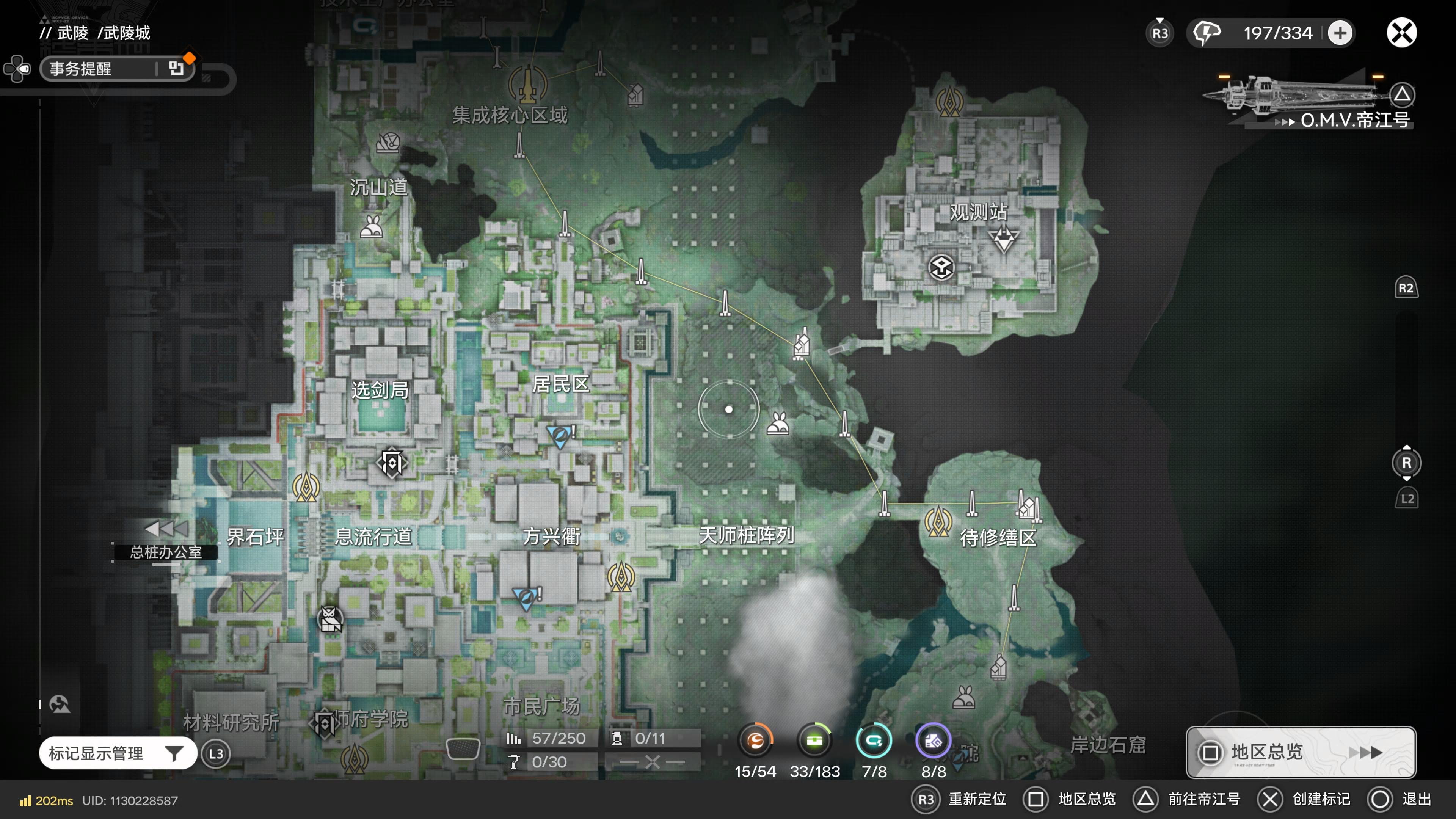
Task: Open the 地区总览 region overview panel
Action: tap(1300, 752)
